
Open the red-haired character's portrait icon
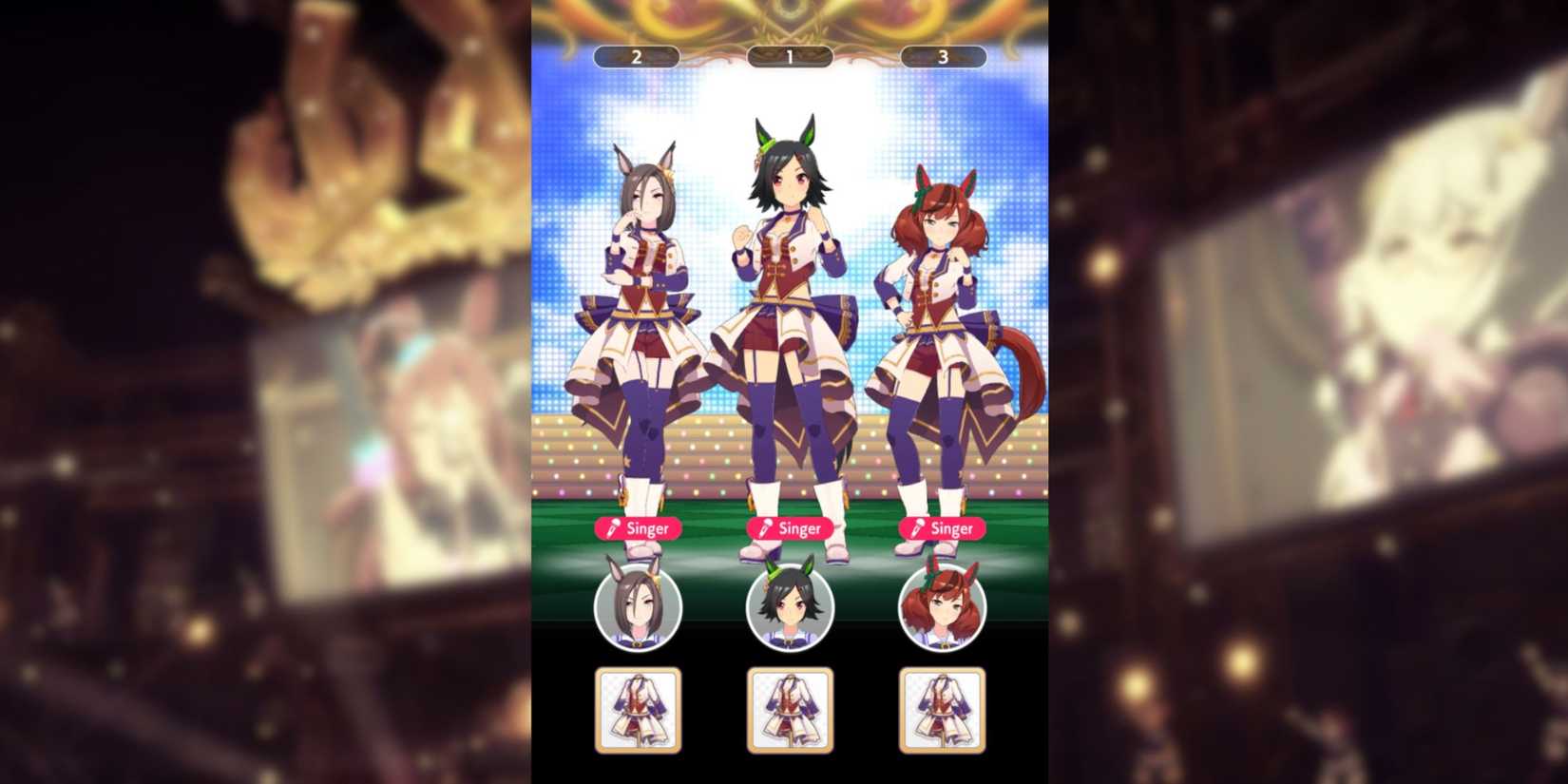pos(942,606)
